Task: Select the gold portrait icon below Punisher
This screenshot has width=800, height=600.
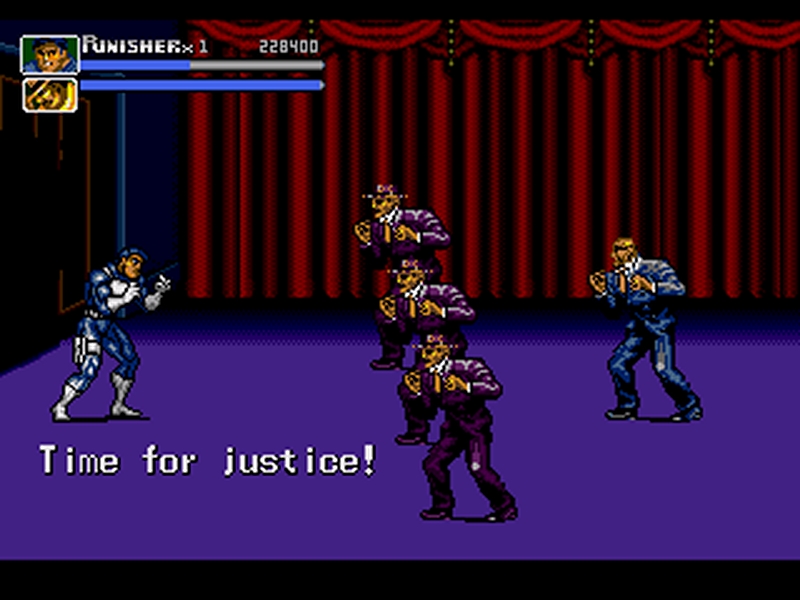Action: tap(49, 94)
